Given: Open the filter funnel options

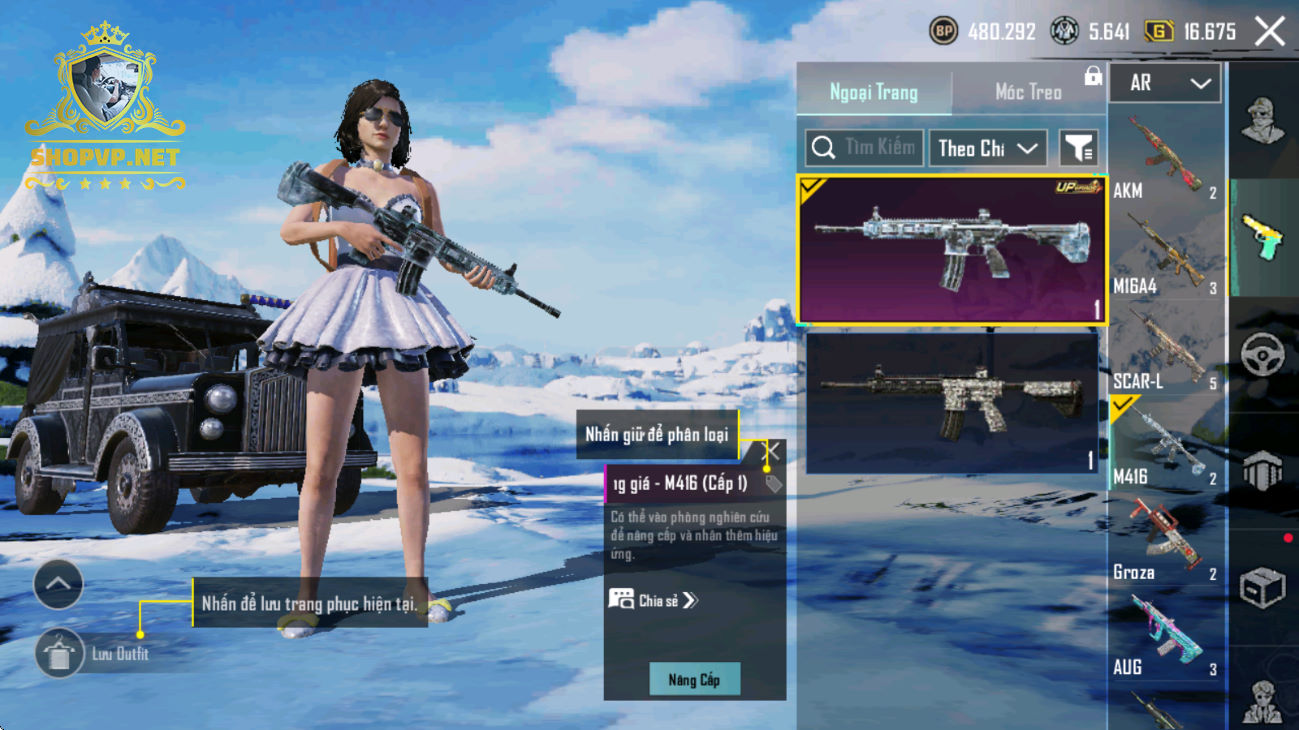Looking at the screenshot, I should point(1078,148).
